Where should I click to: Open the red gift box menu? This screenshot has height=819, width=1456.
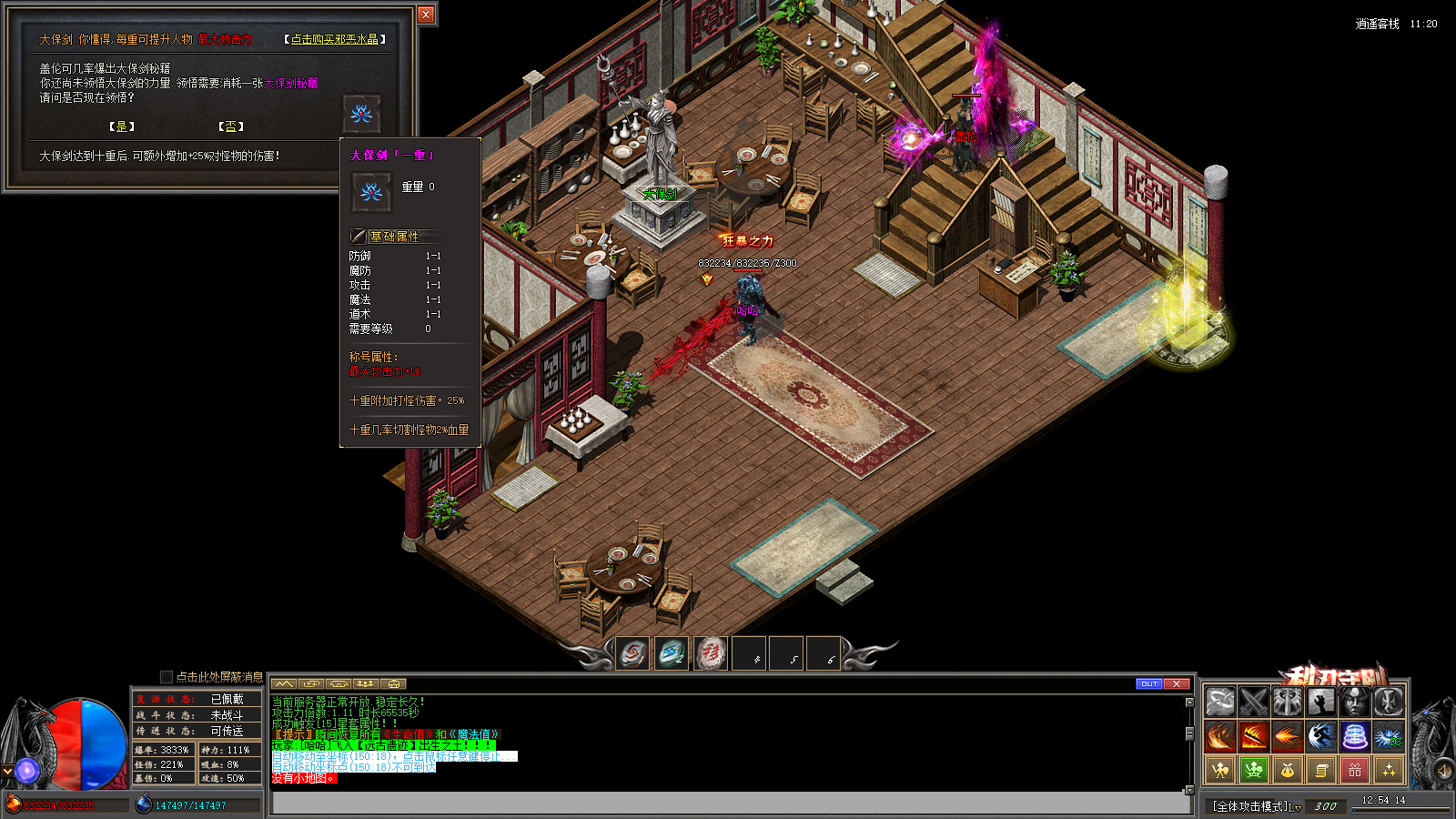(1355, 771)
